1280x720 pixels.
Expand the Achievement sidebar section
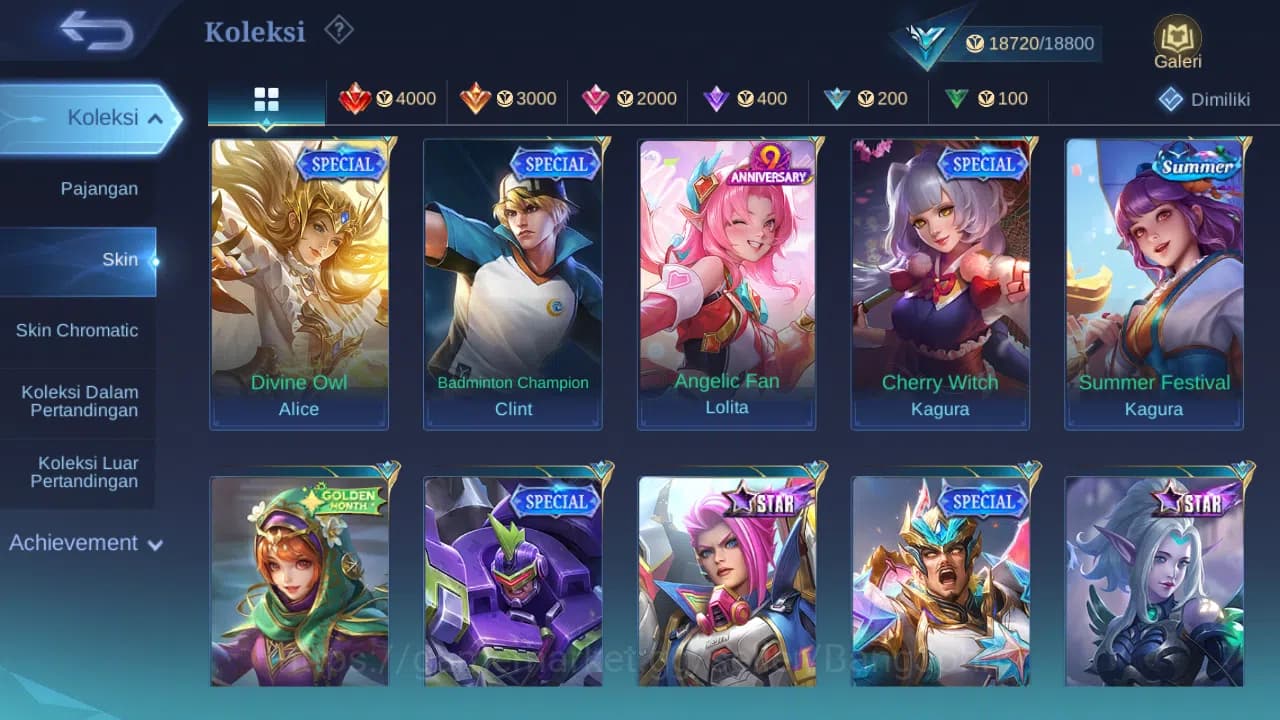point(85,543)
